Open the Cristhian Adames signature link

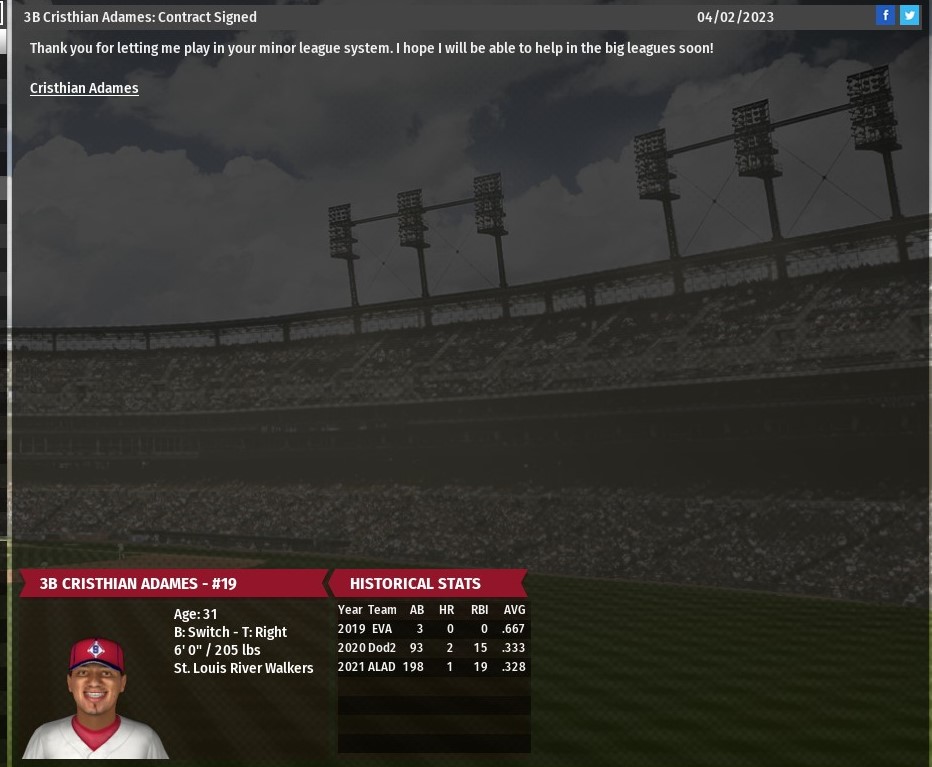click(84, 88)
